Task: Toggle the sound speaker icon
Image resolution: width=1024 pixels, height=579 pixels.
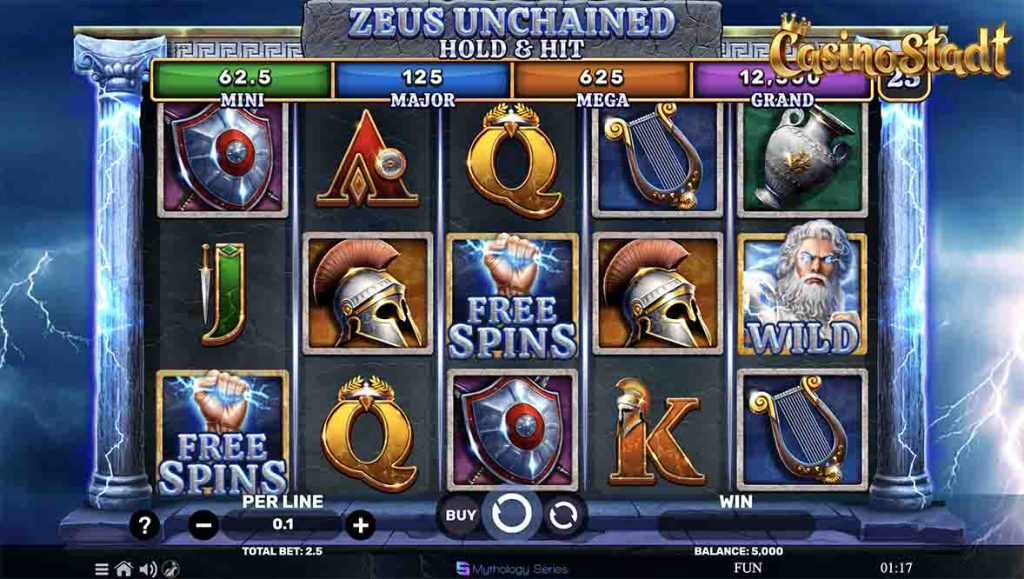Action: (x=148, y=569)
